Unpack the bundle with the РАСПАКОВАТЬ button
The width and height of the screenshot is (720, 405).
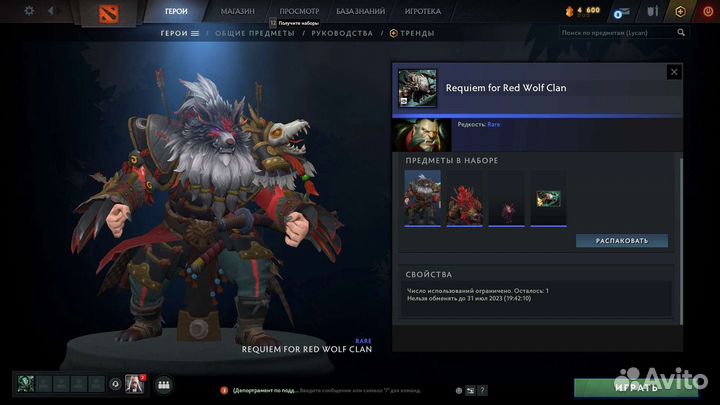pyautogui.click(x=622, y=241)
